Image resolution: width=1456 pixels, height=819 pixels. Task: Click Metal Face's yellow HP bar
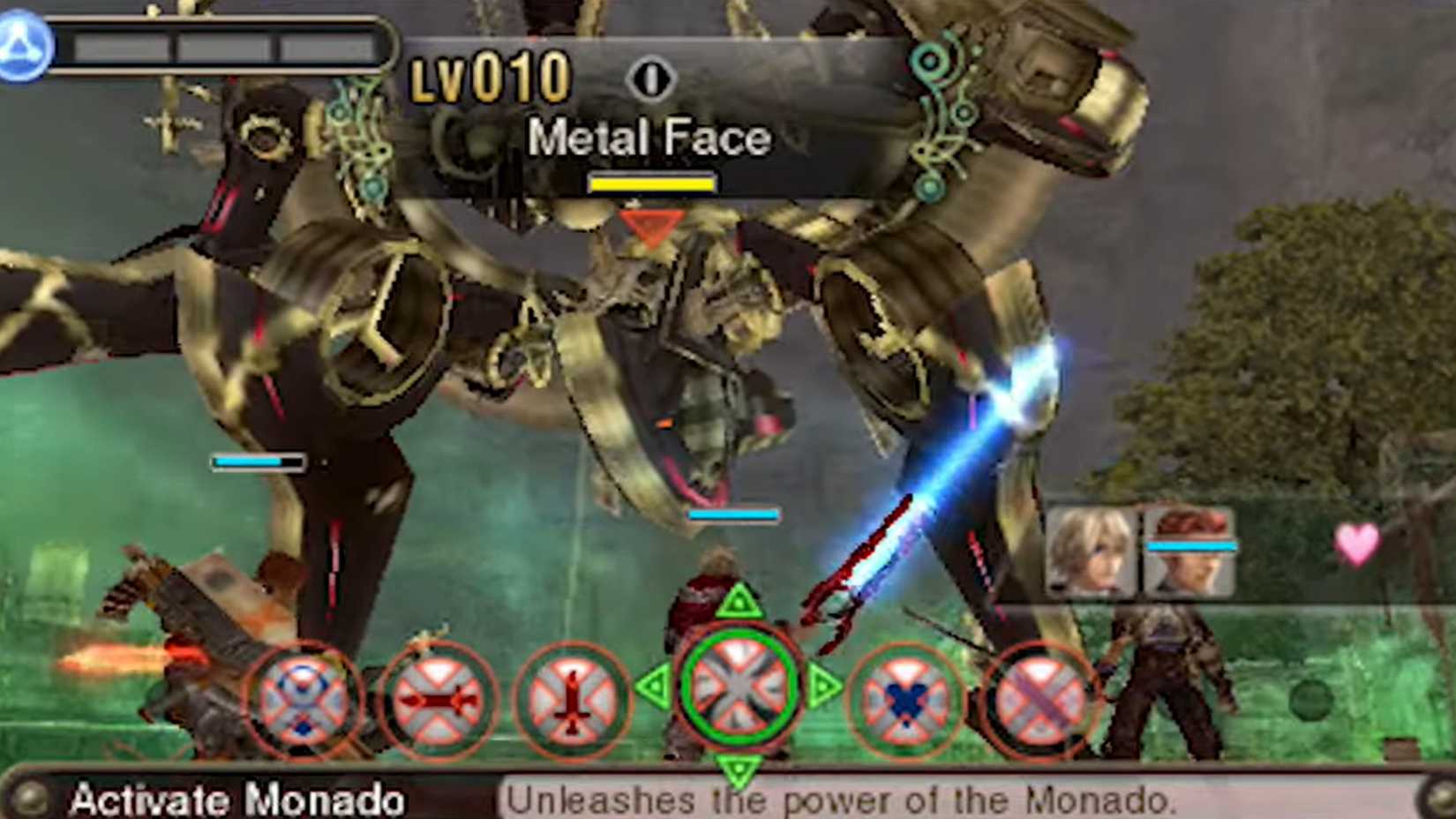653,184
